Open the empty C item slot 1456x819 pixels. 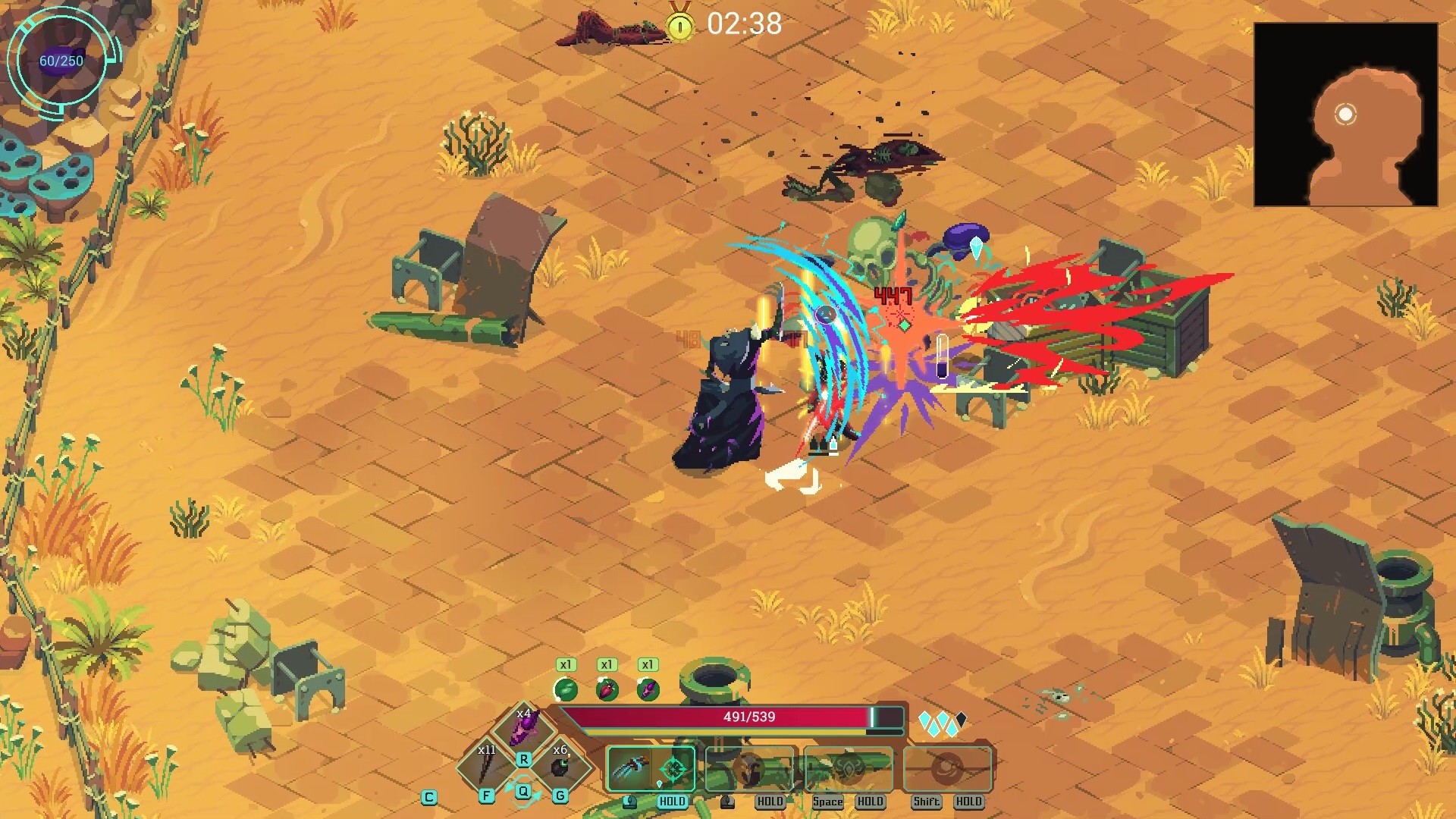429,796
